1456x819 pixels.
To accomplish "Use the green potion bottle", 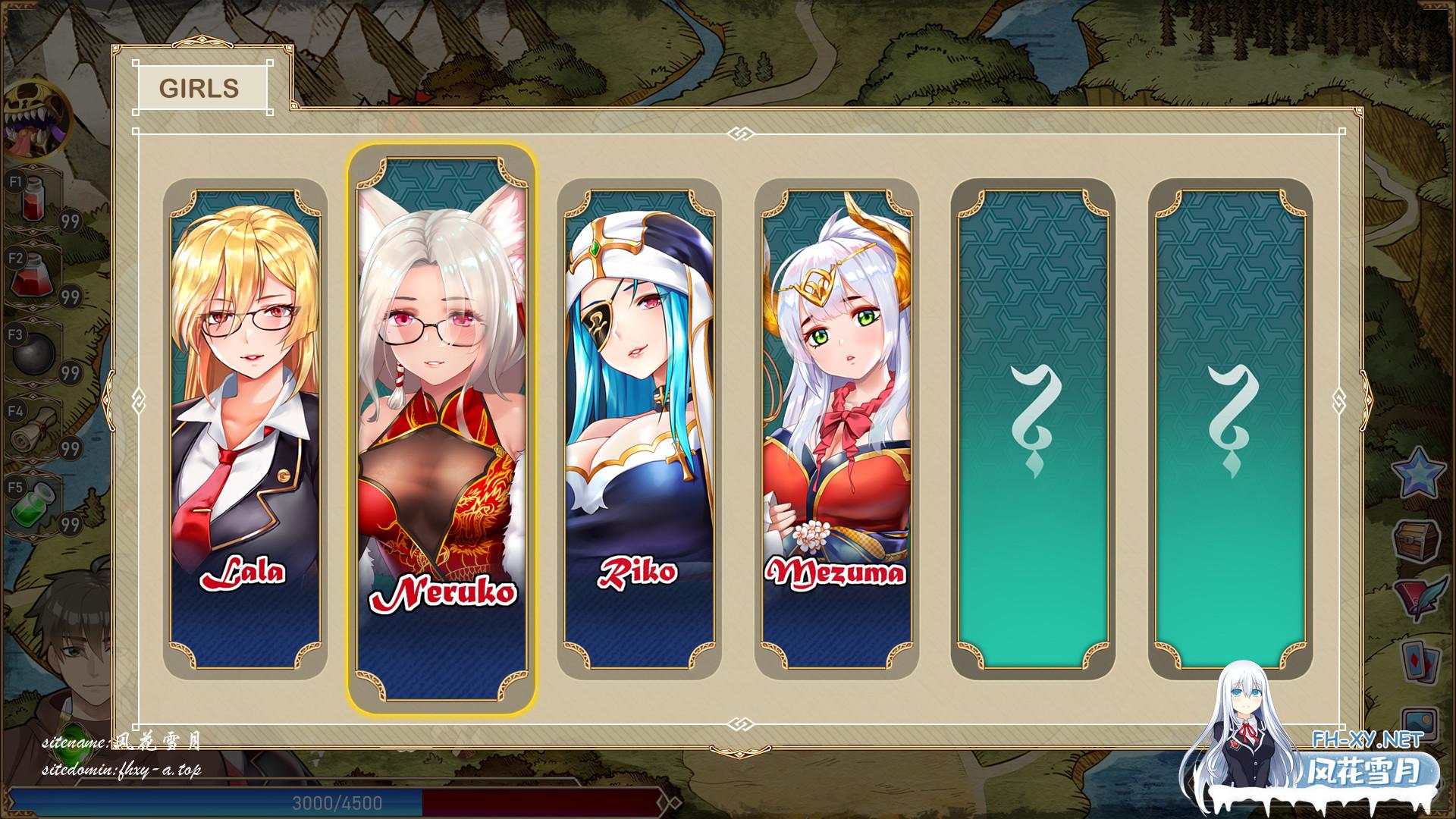I will 35,503.
